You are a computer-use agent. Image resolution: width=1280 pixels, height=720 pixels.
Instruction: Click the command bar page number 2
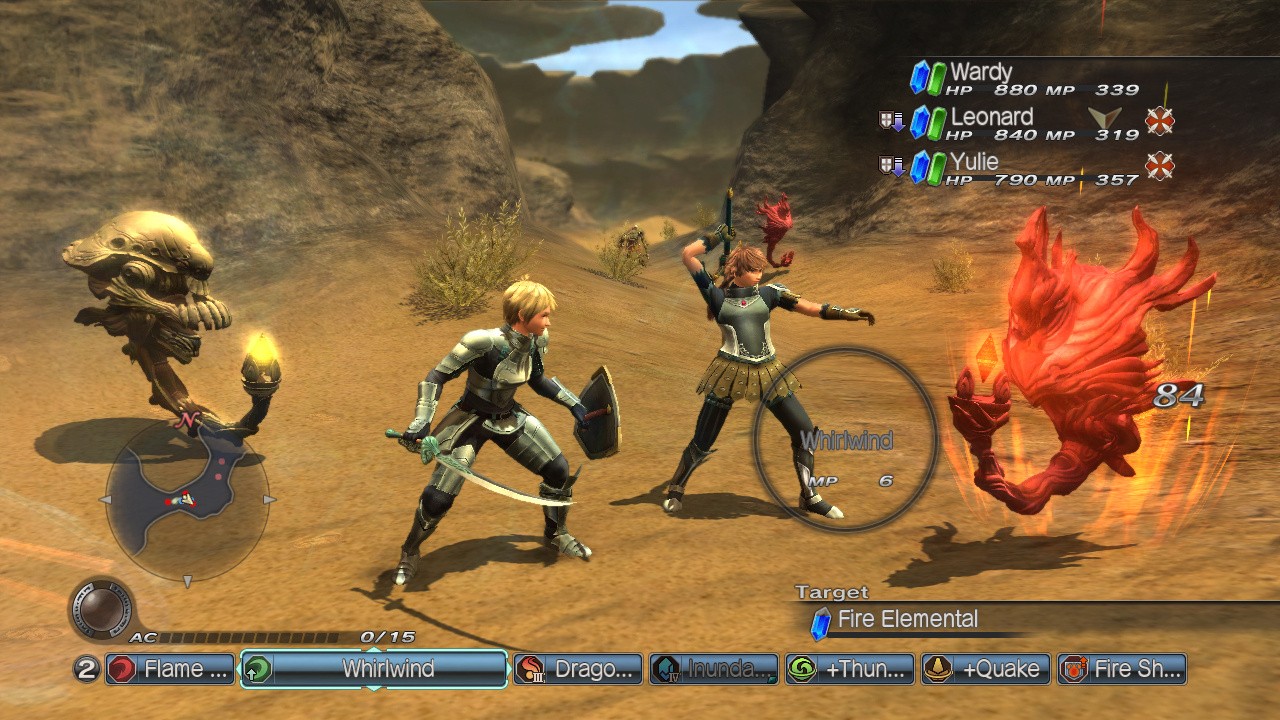(88, 669)
